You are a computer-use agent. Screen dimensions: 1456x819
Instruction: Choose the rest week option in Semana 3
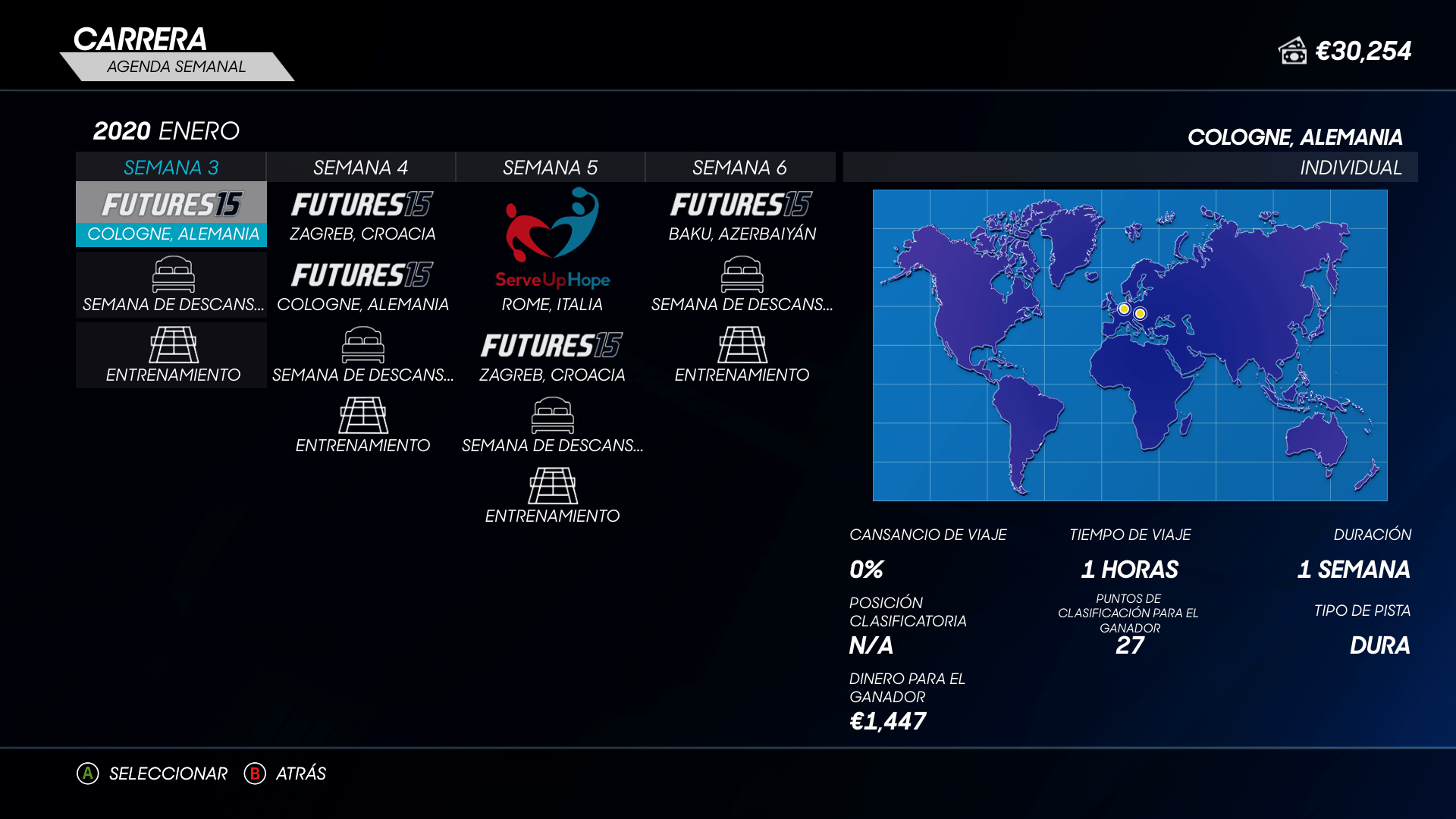pyautogui.click(x=172, y=285)
